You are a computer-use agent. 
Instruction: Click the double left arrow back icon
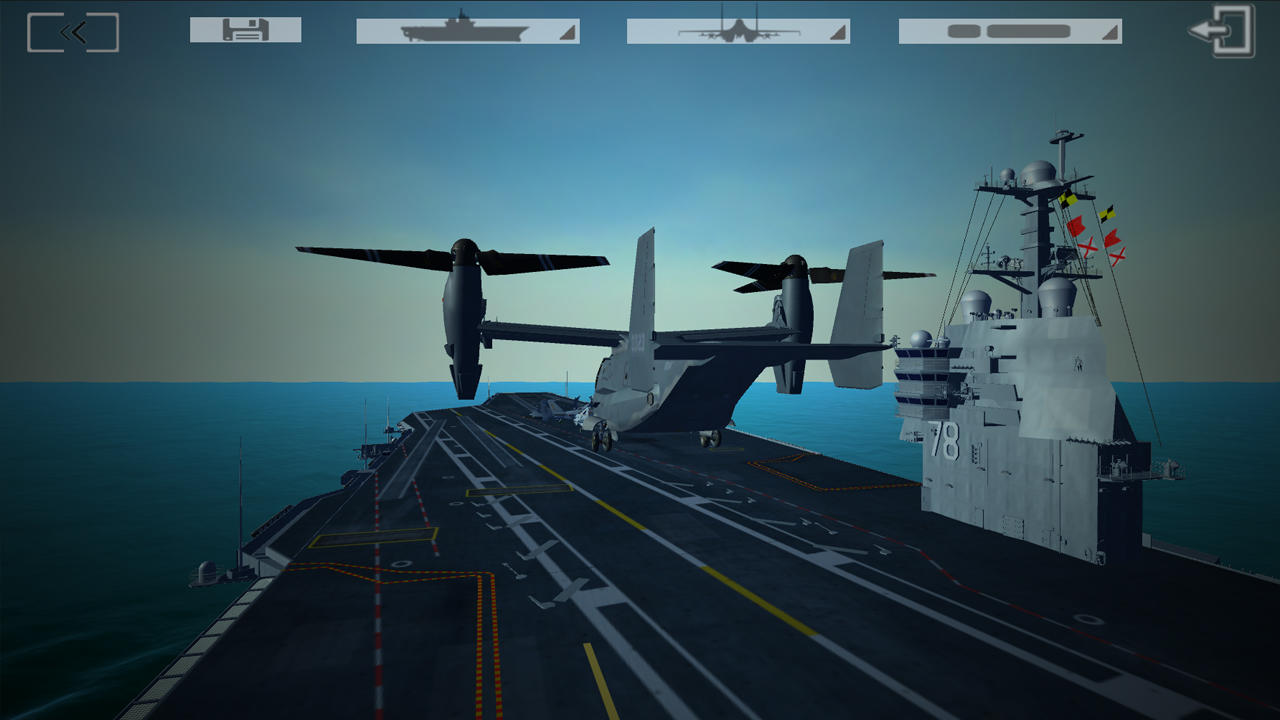[71, 31]
